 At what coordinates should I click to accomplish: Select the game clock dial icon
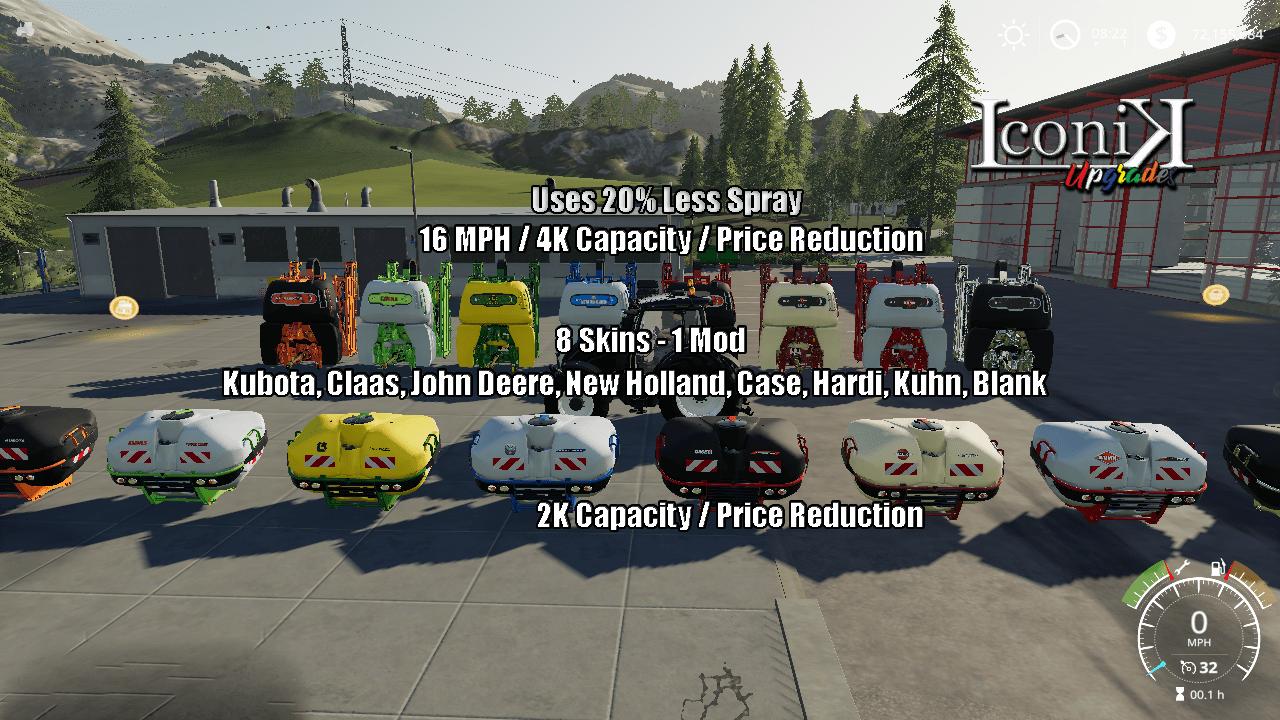(1064, 36)
